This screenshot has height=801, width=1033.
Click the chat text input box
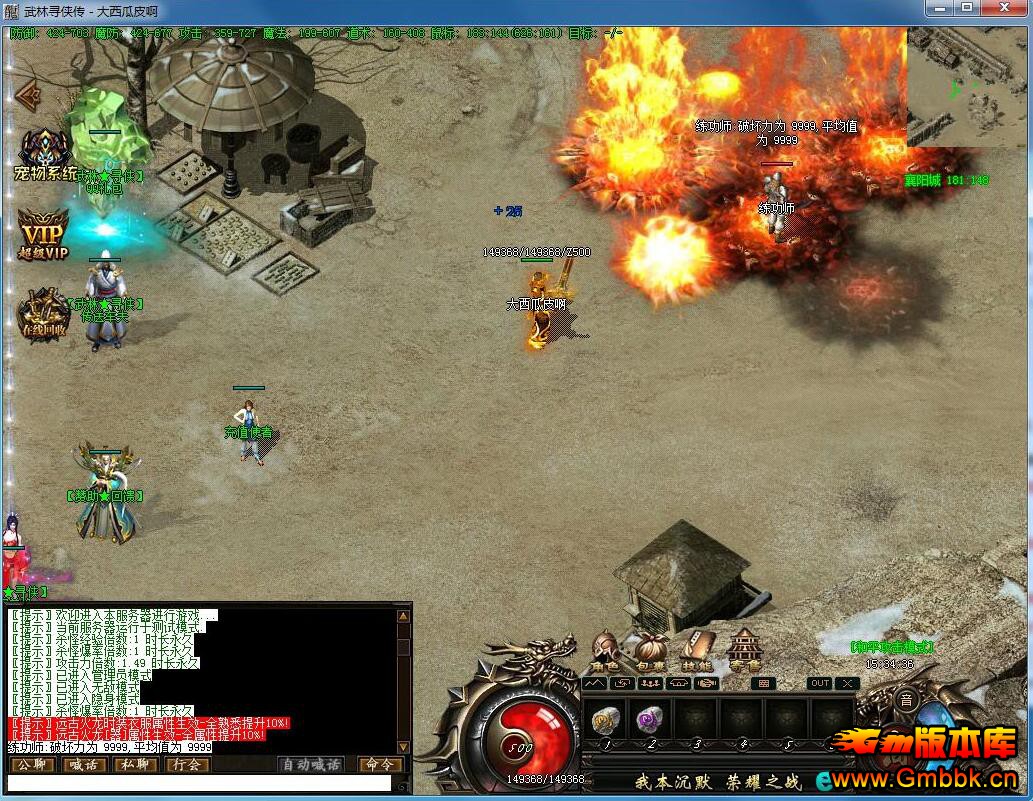click(x=200, y=784)
